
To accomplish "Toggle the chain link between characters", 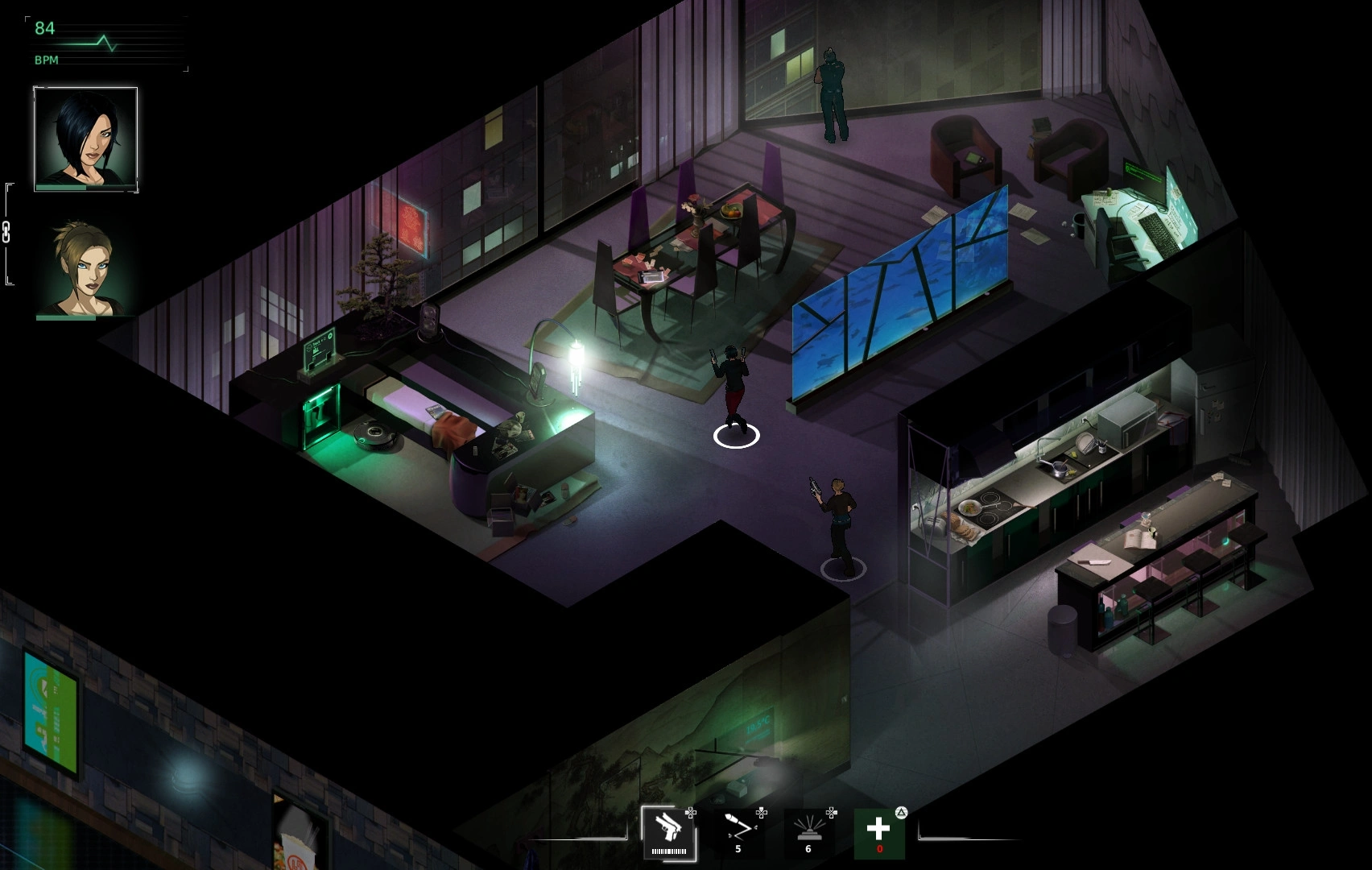I will click(x=6, y=232).
